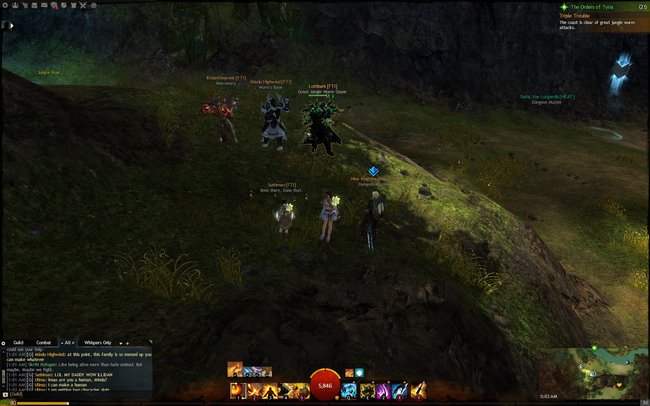Screen dimensions: 650x406
Task: Use the elite skill at bar's end
Action: (x=418, y=389)
